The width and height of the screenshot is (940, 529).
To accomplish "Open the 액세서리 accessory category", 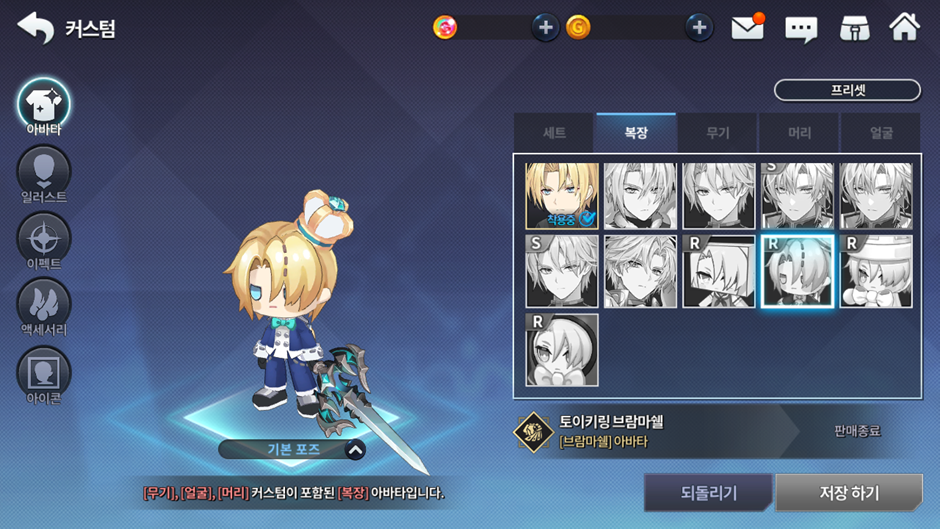I will coord(43,304).
